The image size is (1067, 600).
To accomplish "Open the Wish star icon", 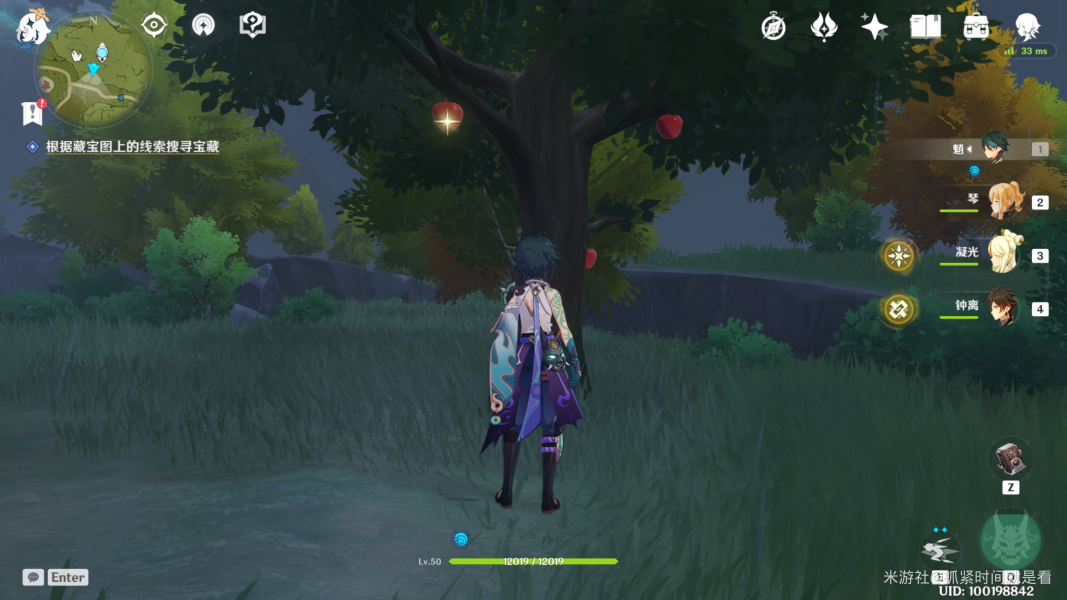I will pos(874,27).
